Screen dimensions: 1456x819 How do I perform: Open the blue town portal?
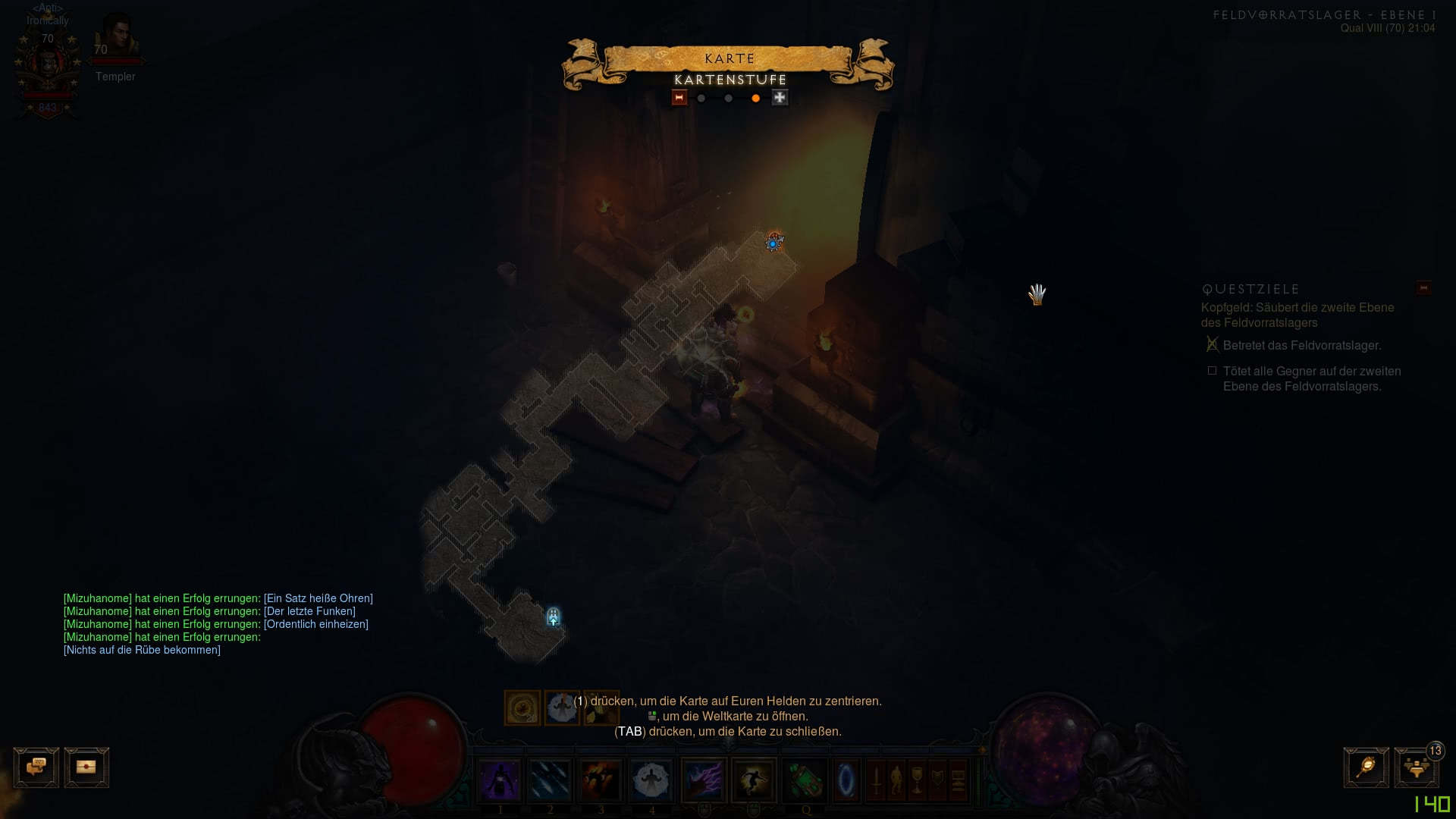(x=846, y=780)
